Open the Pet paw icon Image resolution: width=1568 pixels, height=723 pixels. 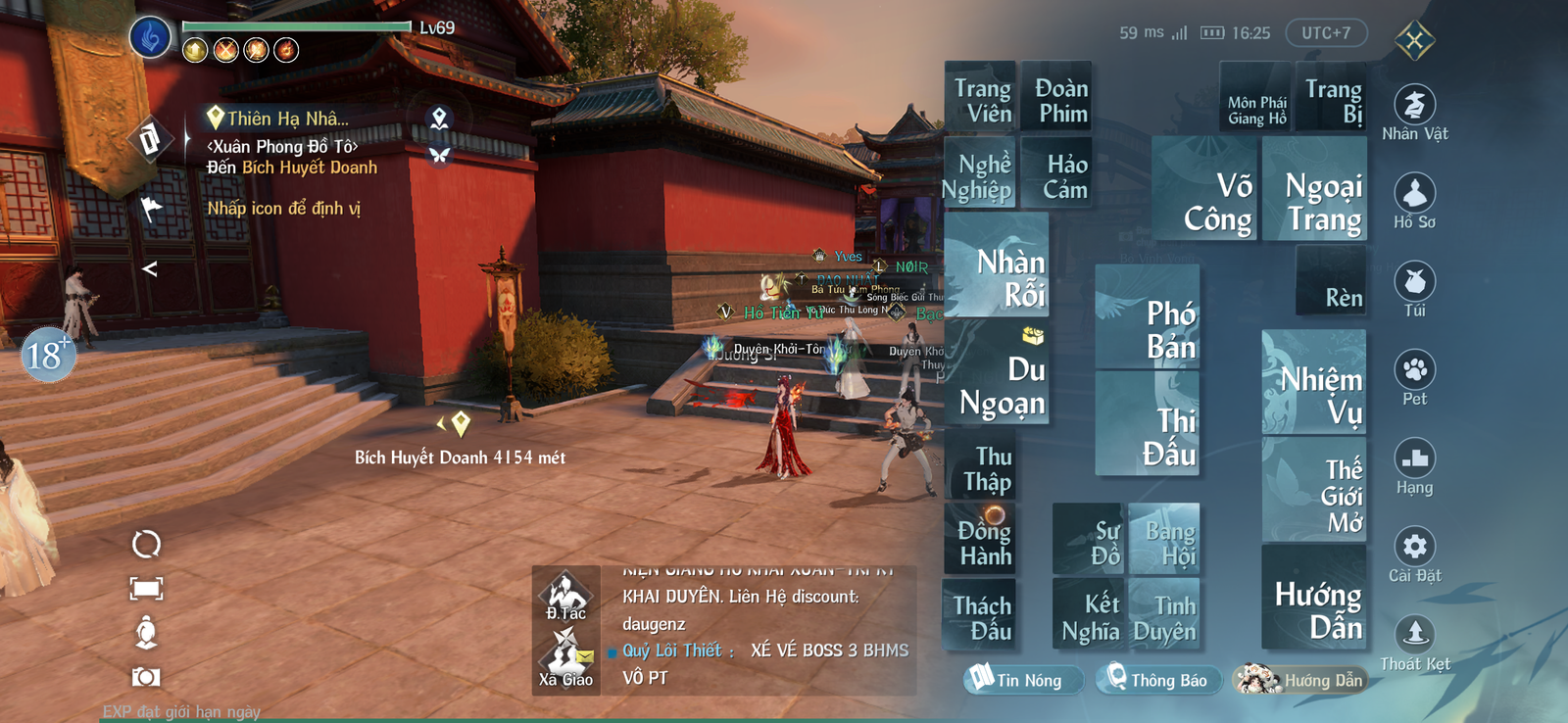tap(1415, 373)
